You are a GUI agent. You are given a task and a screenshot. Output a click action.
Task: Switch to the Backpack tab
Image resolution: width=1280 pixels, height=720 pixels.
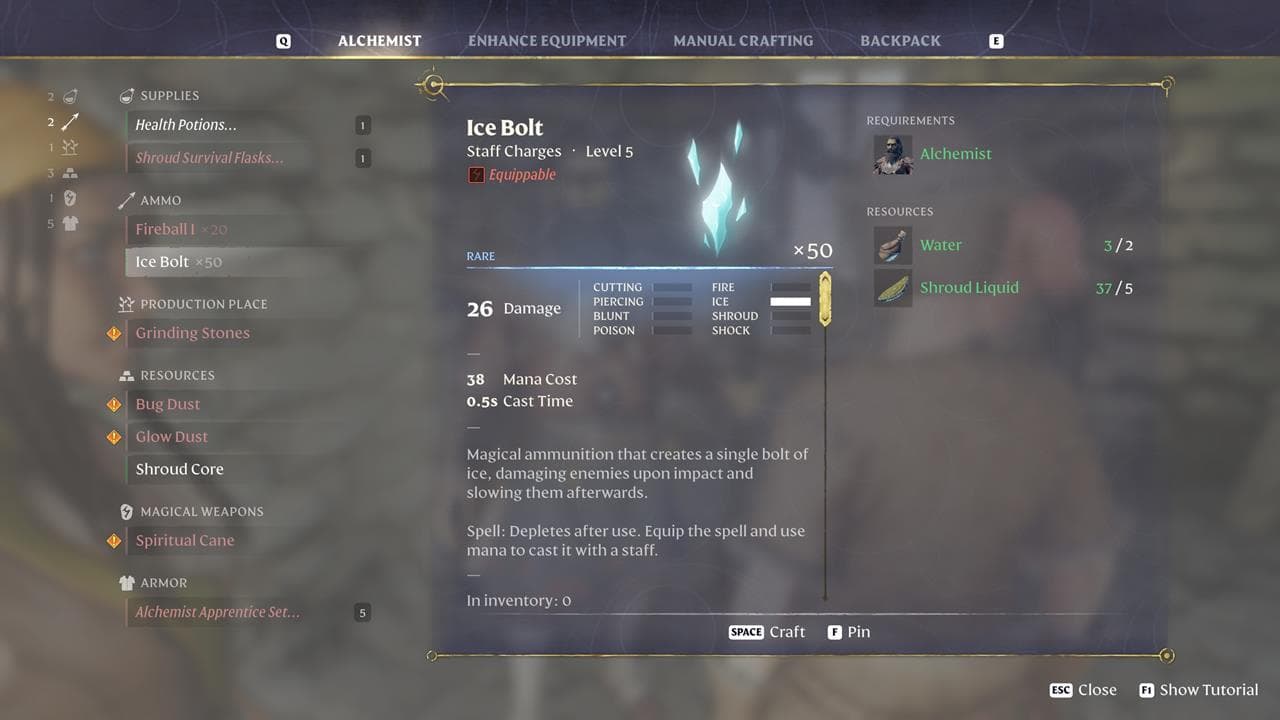tap(899, 41)
